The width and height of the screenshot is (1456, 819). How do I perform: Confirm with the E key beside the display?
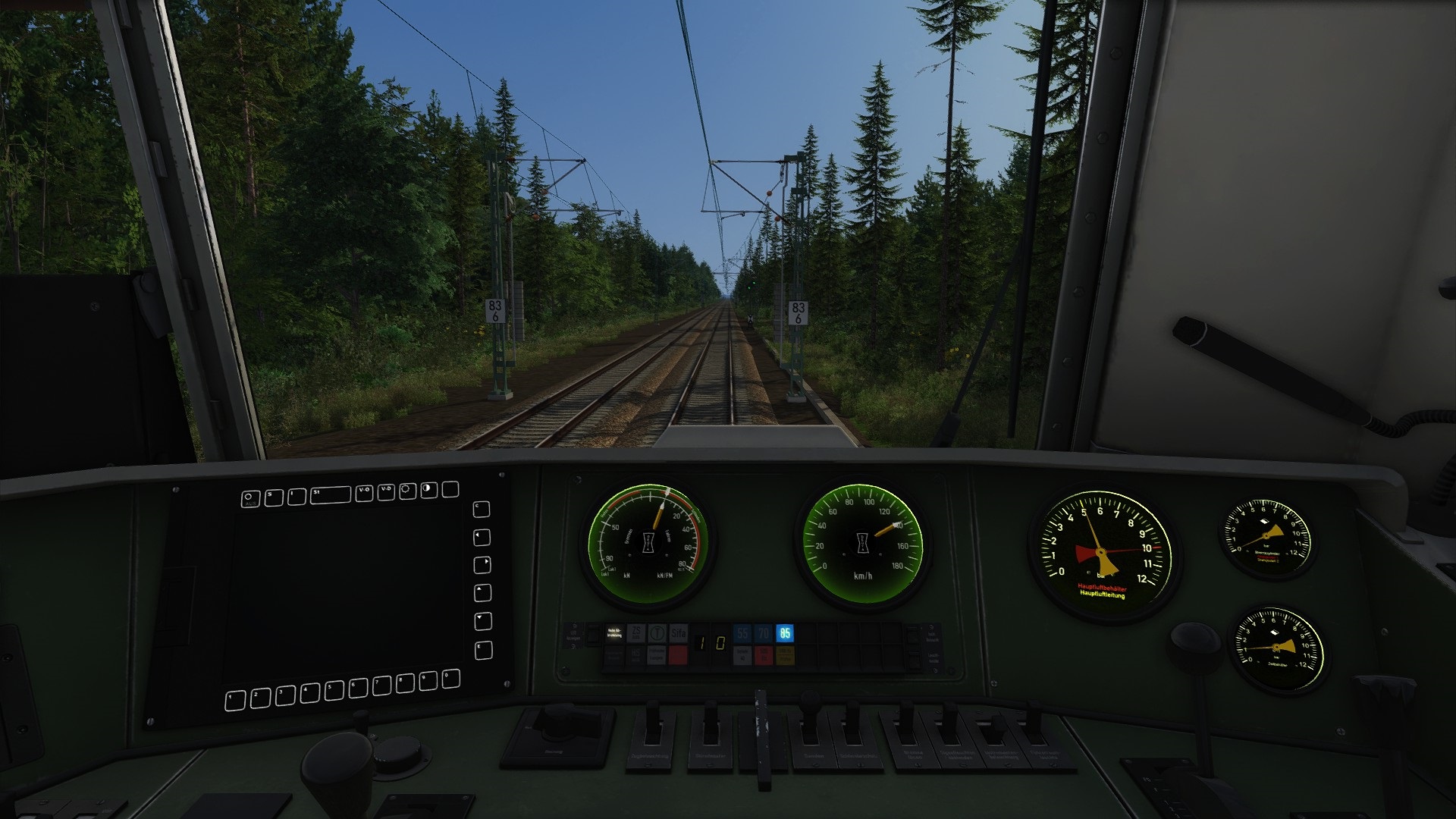point(483,651)
